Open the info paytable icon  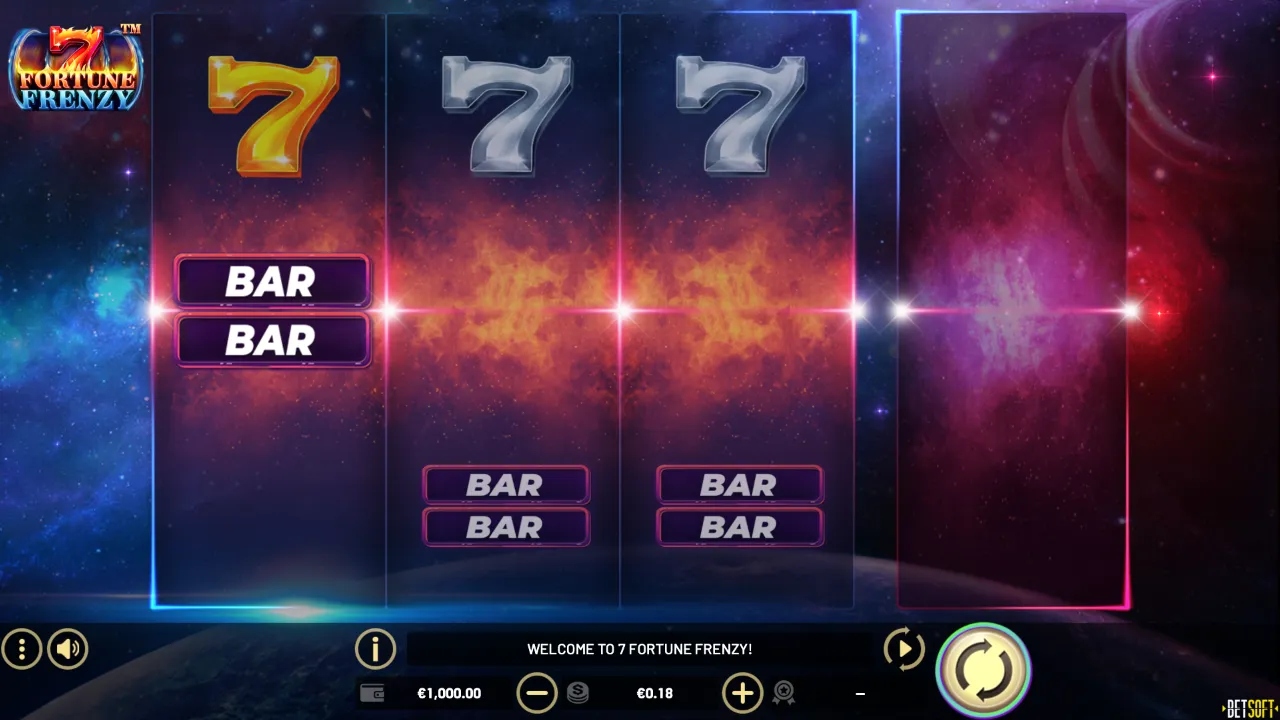375,649
